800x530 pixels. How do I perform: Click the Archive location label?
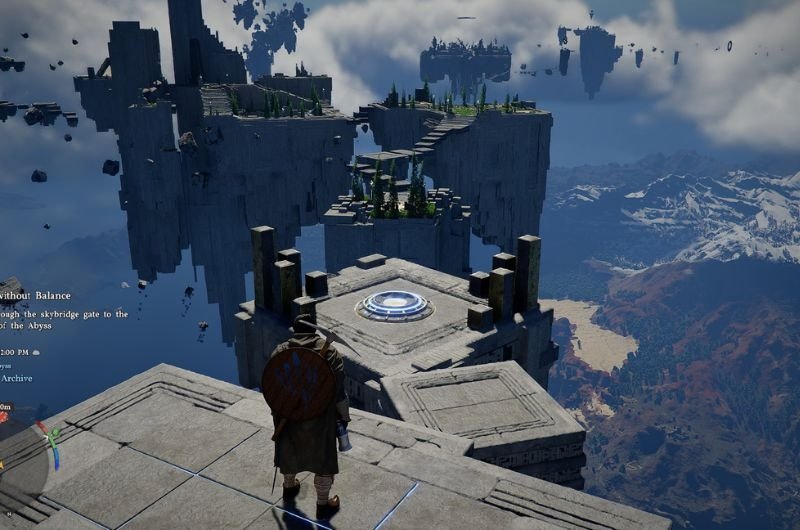(x=17, y=378)
